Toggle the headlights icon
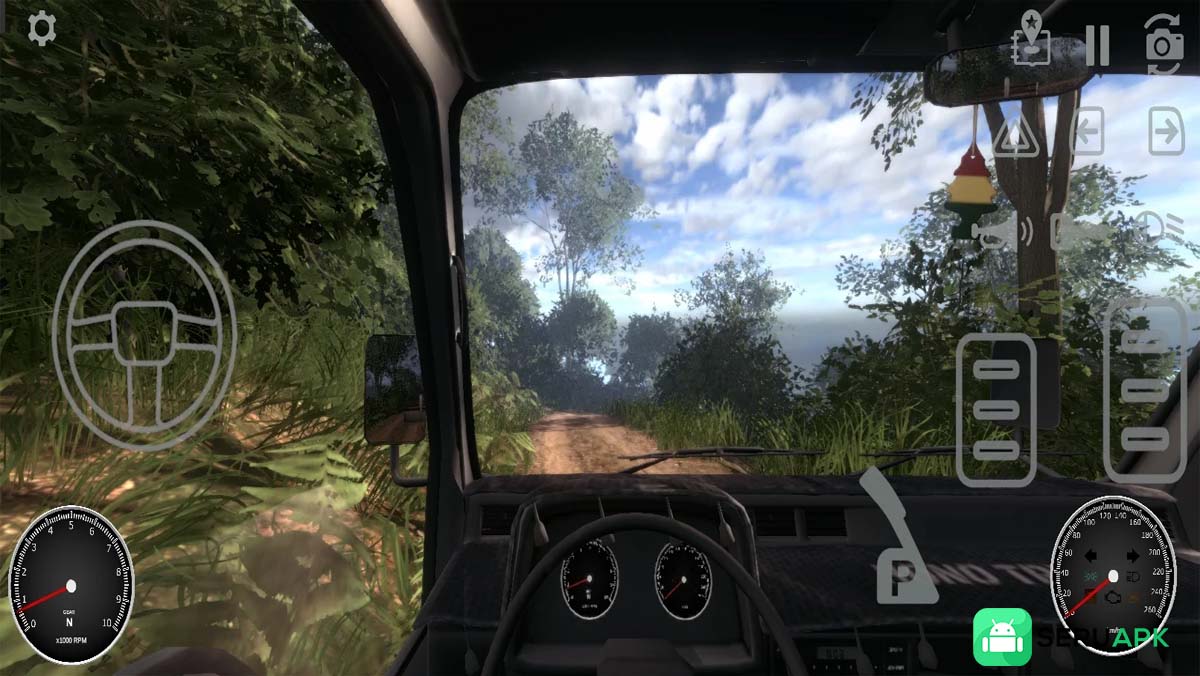Image resolution: width=1200 pixels, height=676 pixels. [1164, 230]
